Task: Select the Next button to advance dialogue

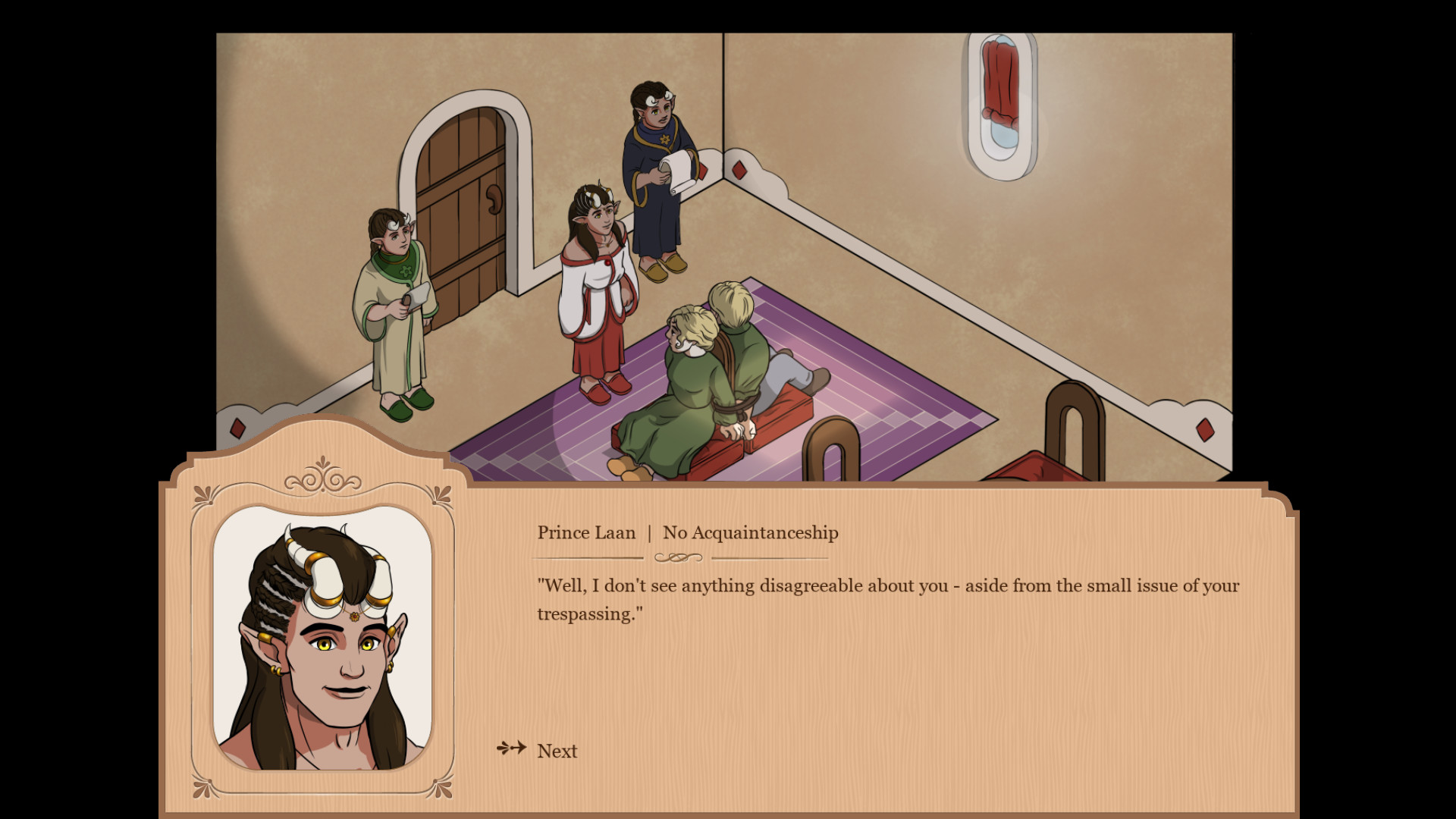Action: (x=556, y=751)
